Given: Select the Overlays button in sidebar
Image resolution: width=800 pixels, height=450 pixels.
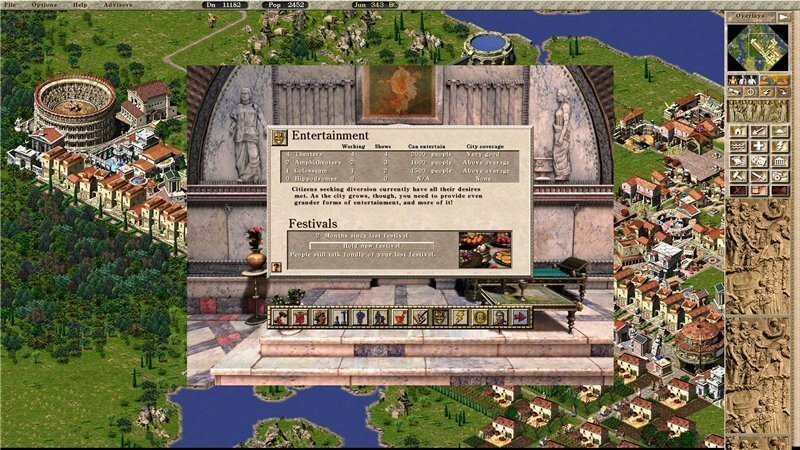Looking at the screenshot, I should (749, 17).
